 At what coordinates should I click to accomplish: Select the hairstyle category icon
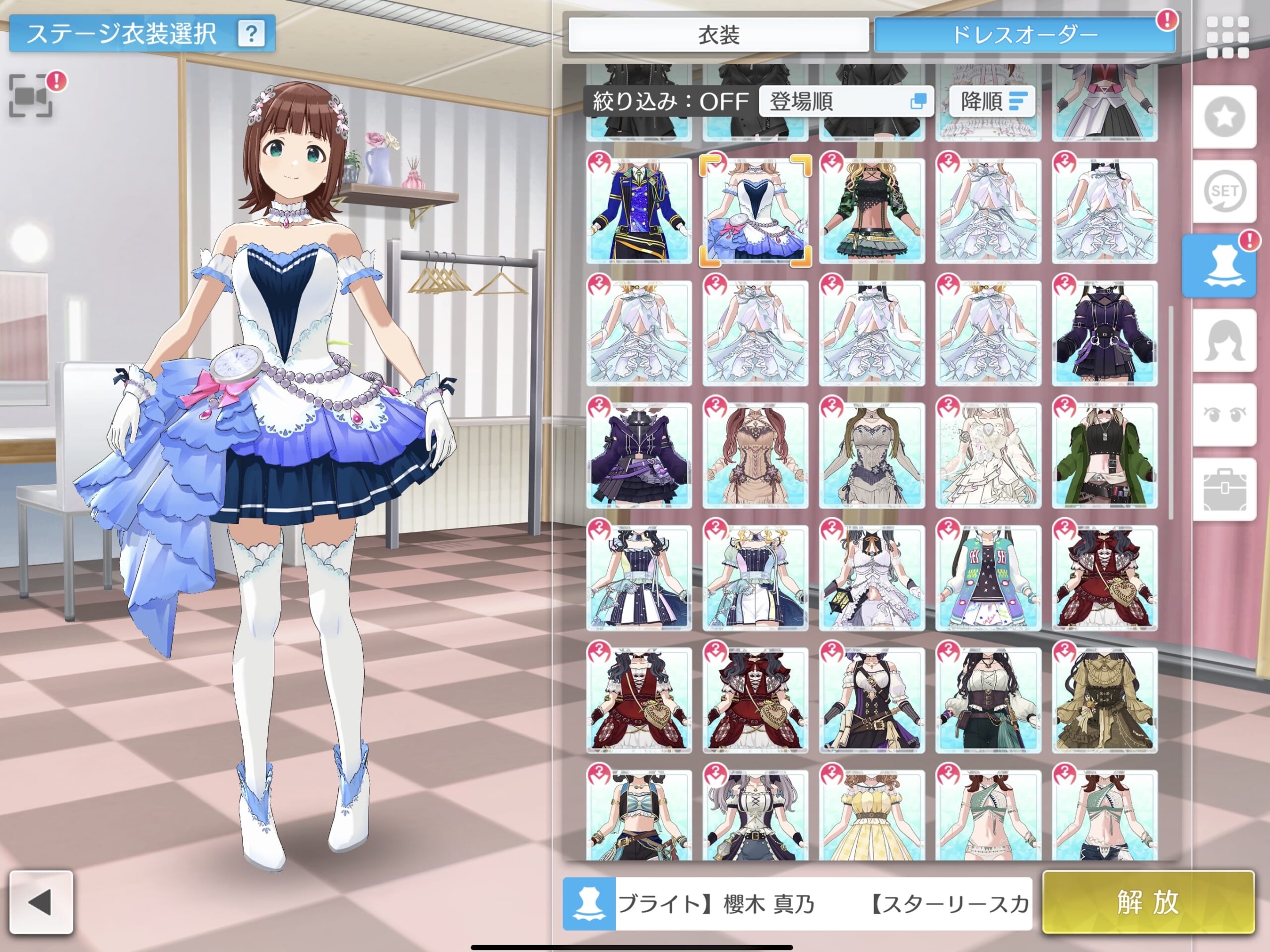(1224, 340)
